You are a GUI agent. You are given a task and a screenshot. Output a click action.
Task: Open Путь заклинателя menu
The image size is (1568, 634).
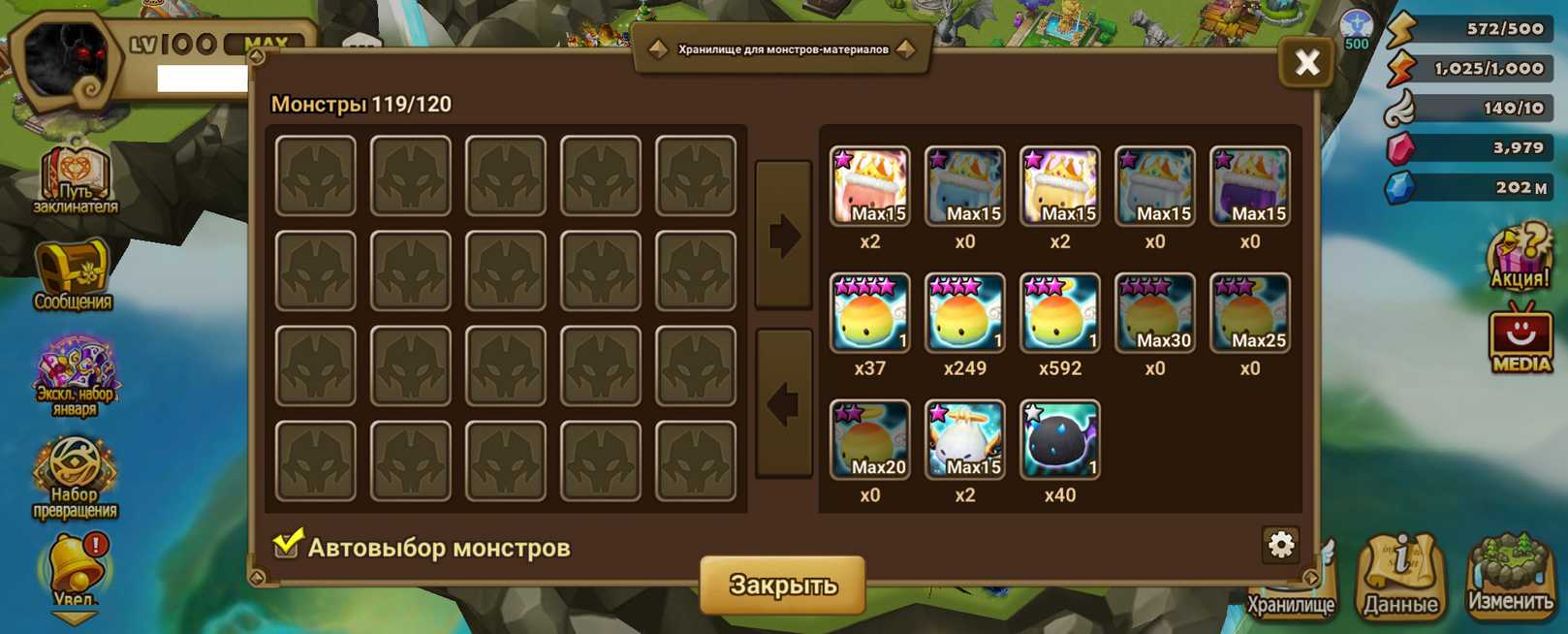tap(76, 179)
